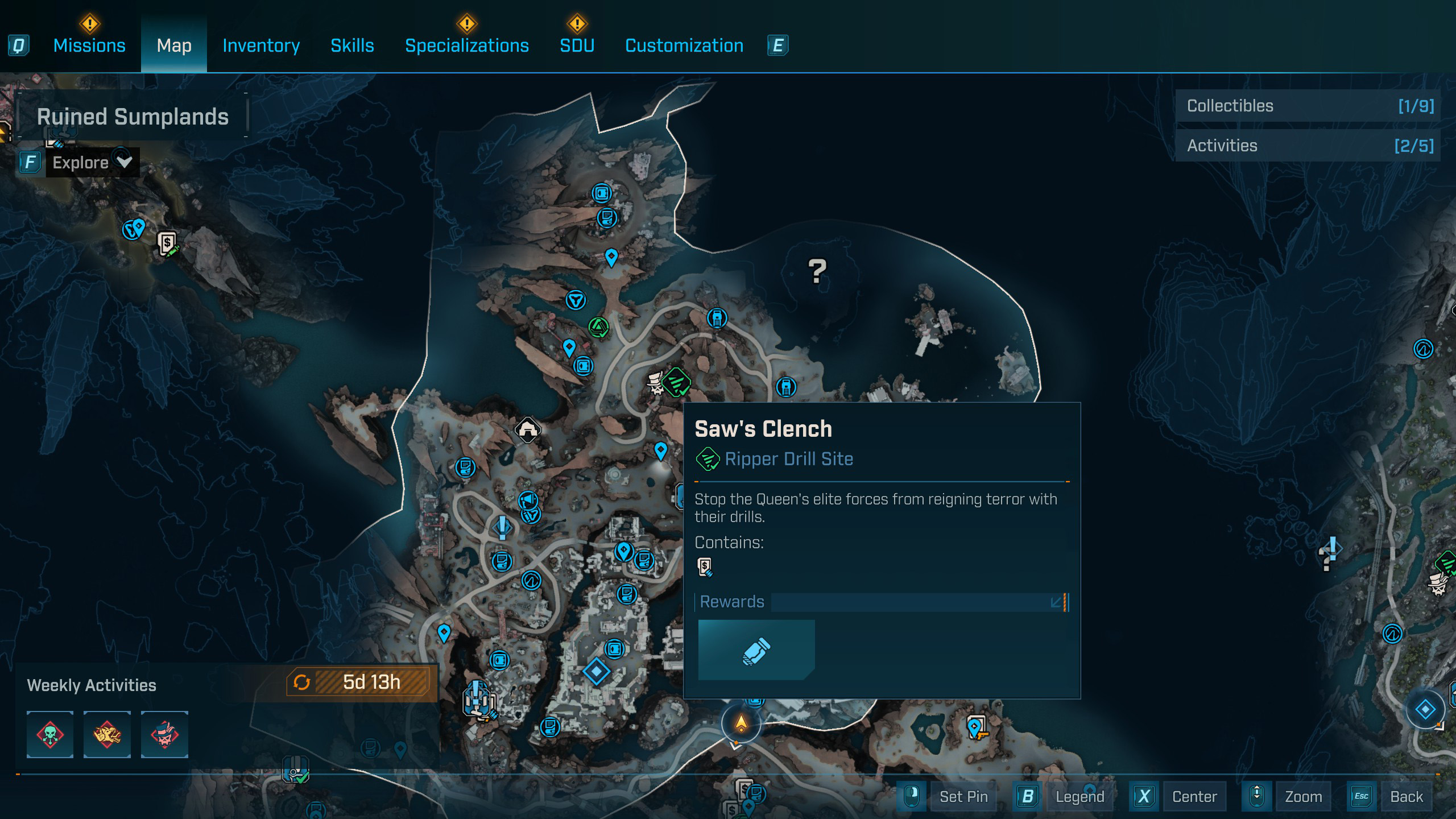Open the Explore dropdown filter
1456x819 pixels.
click(x=91, y=163)
